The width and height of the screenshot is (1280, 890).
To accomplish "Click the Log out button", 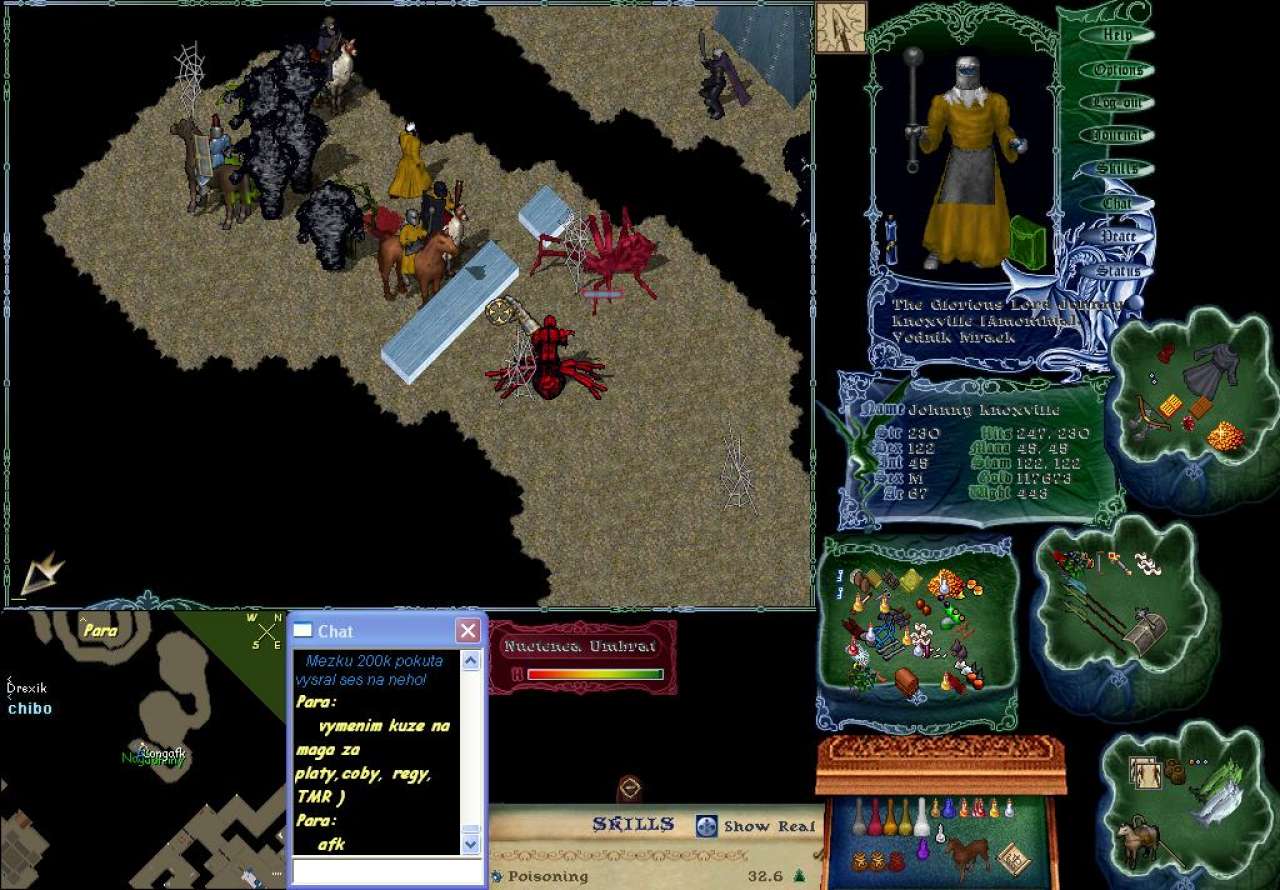I will click(1117, 103).
